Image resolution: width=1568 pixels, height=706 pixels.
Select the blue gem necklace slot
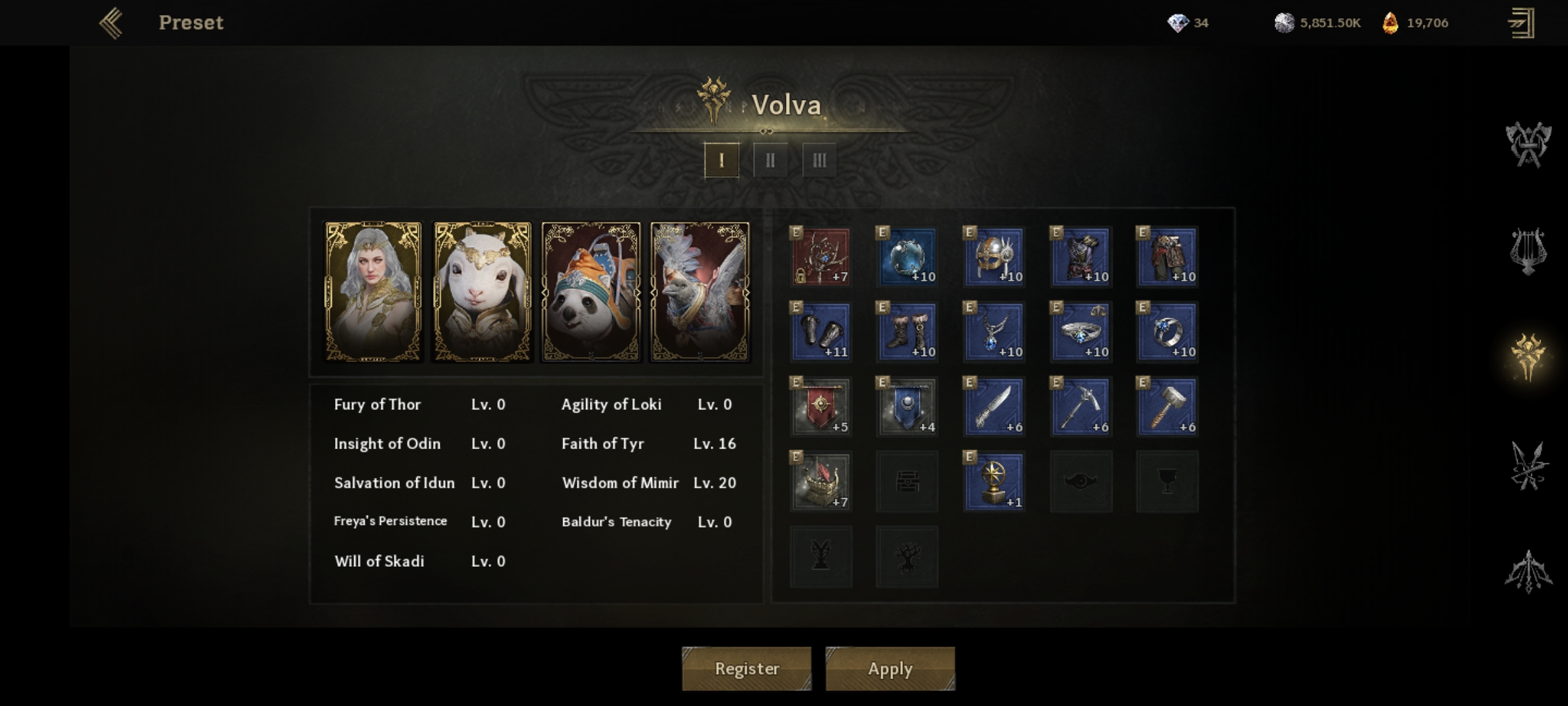click(994, 332)
